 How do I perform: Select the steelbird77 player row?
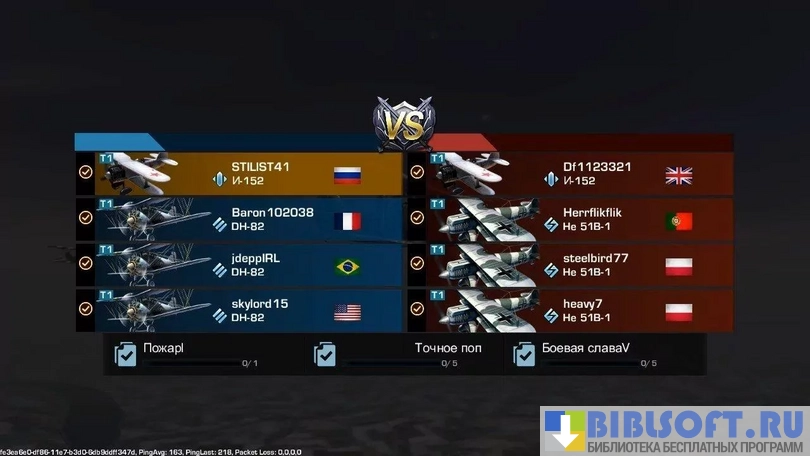click(x=570, y=264)
